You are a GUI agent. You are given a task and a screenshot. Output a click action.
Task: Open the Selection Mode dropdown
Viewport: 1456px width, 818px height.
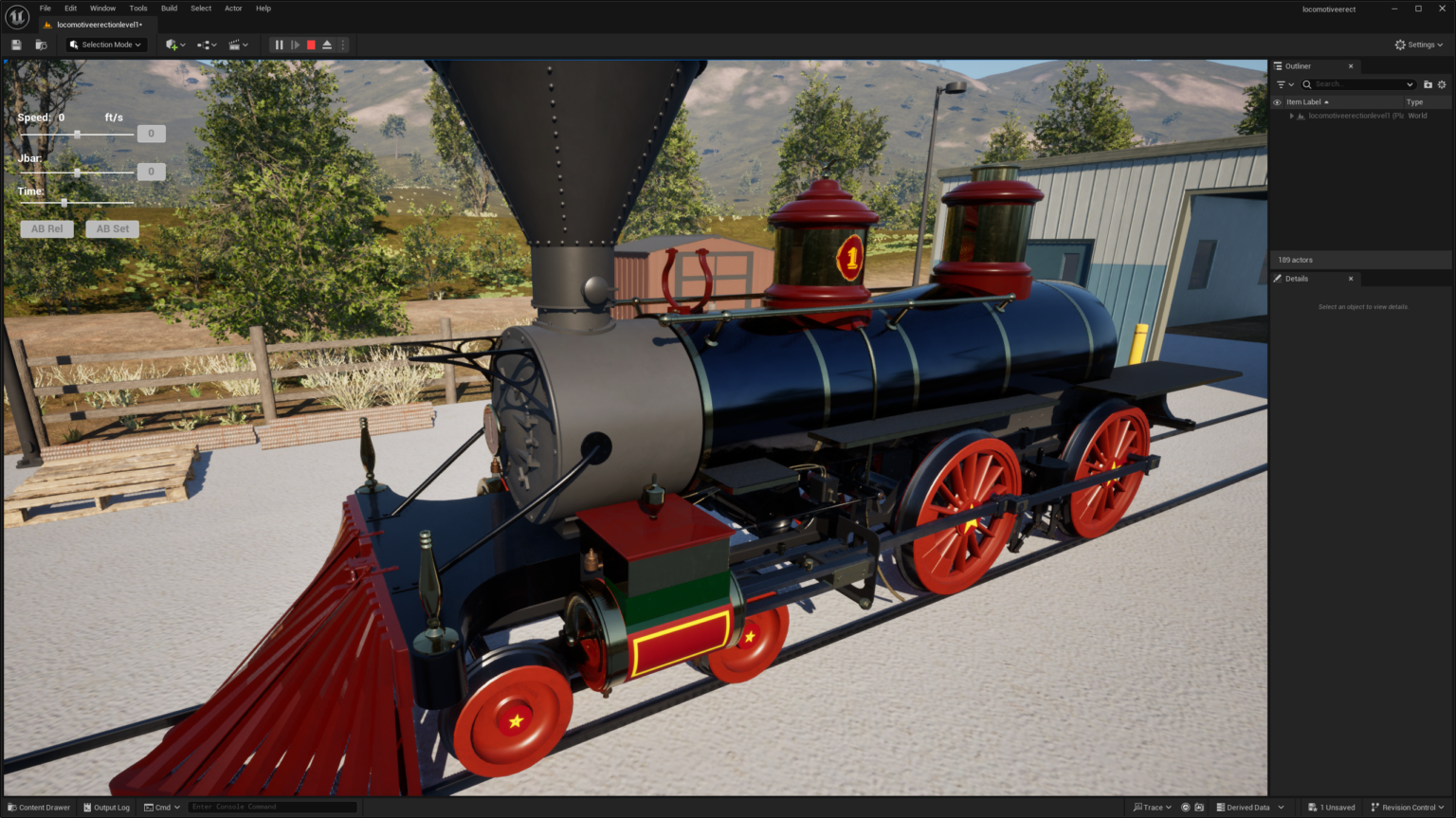[104, 45]
